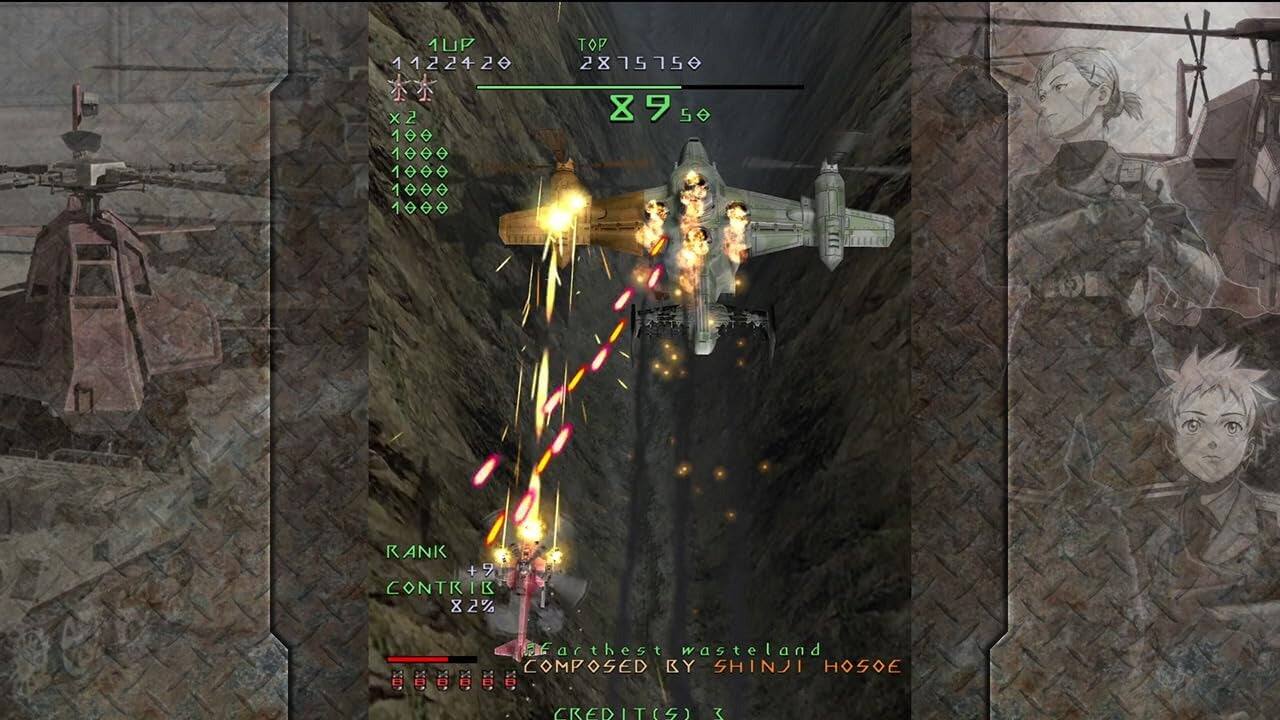Click the topmost 100 bonus entry

tap(411, 134)
